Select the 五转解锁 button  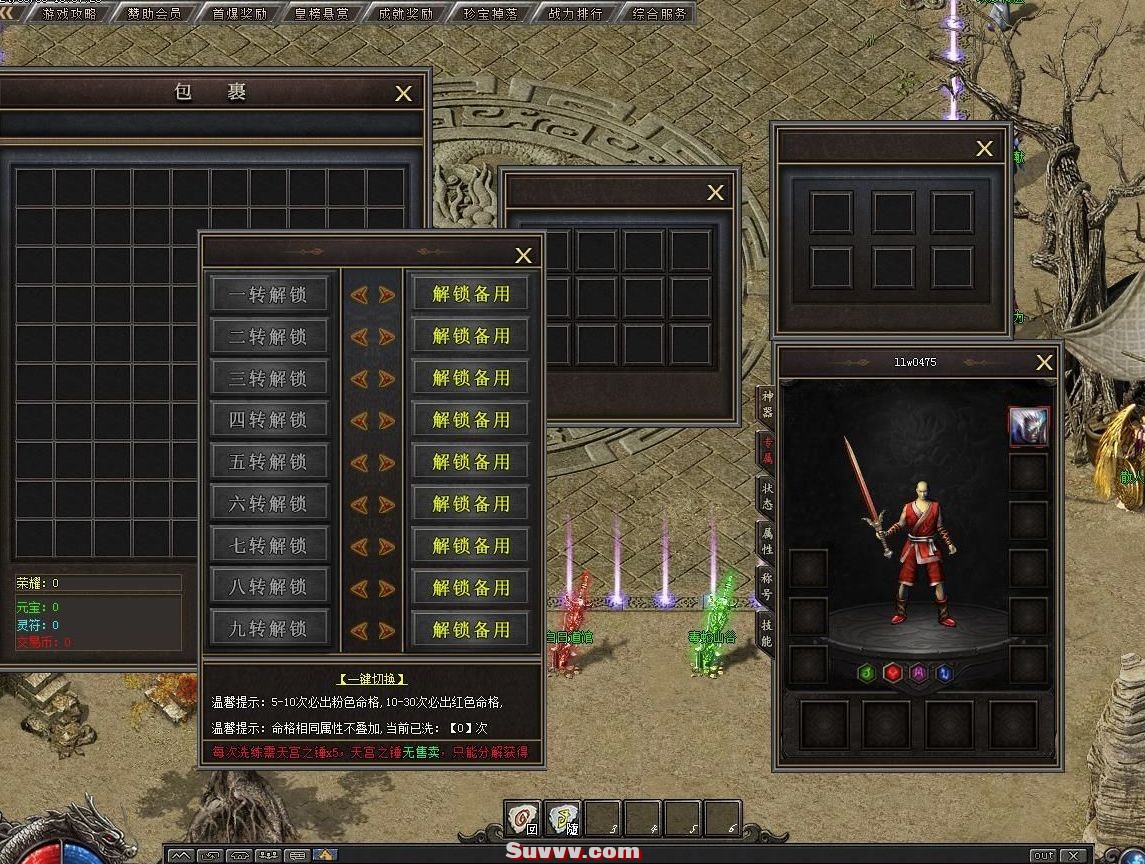[x=268, y=462]
